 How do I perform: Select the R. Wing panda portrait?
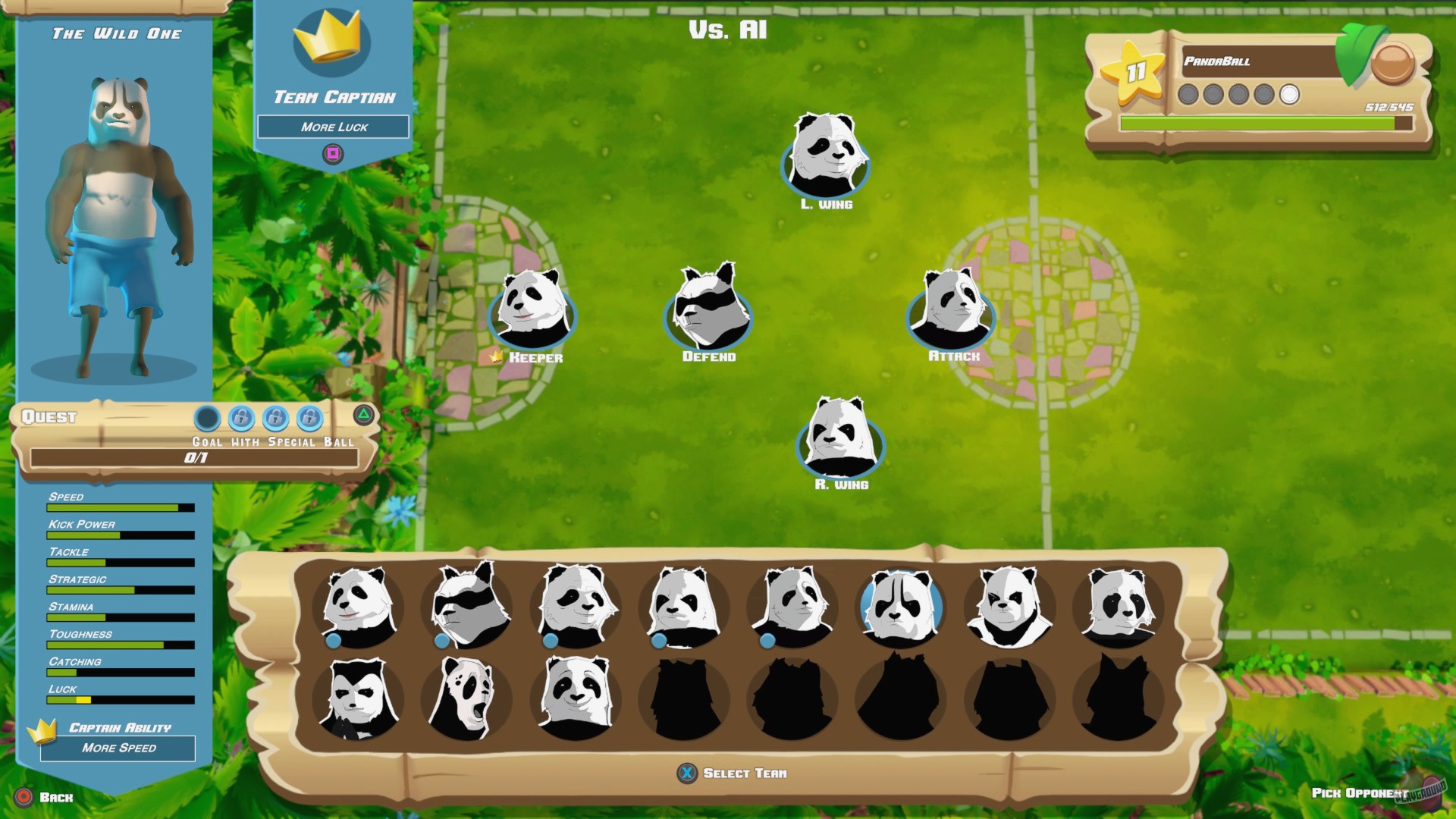[x=840, y=444]
